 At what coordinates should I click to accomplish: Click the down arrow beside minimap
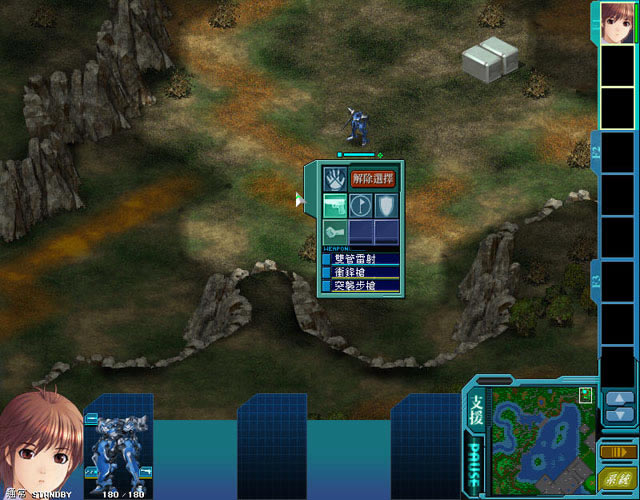[x=619, y=415]
